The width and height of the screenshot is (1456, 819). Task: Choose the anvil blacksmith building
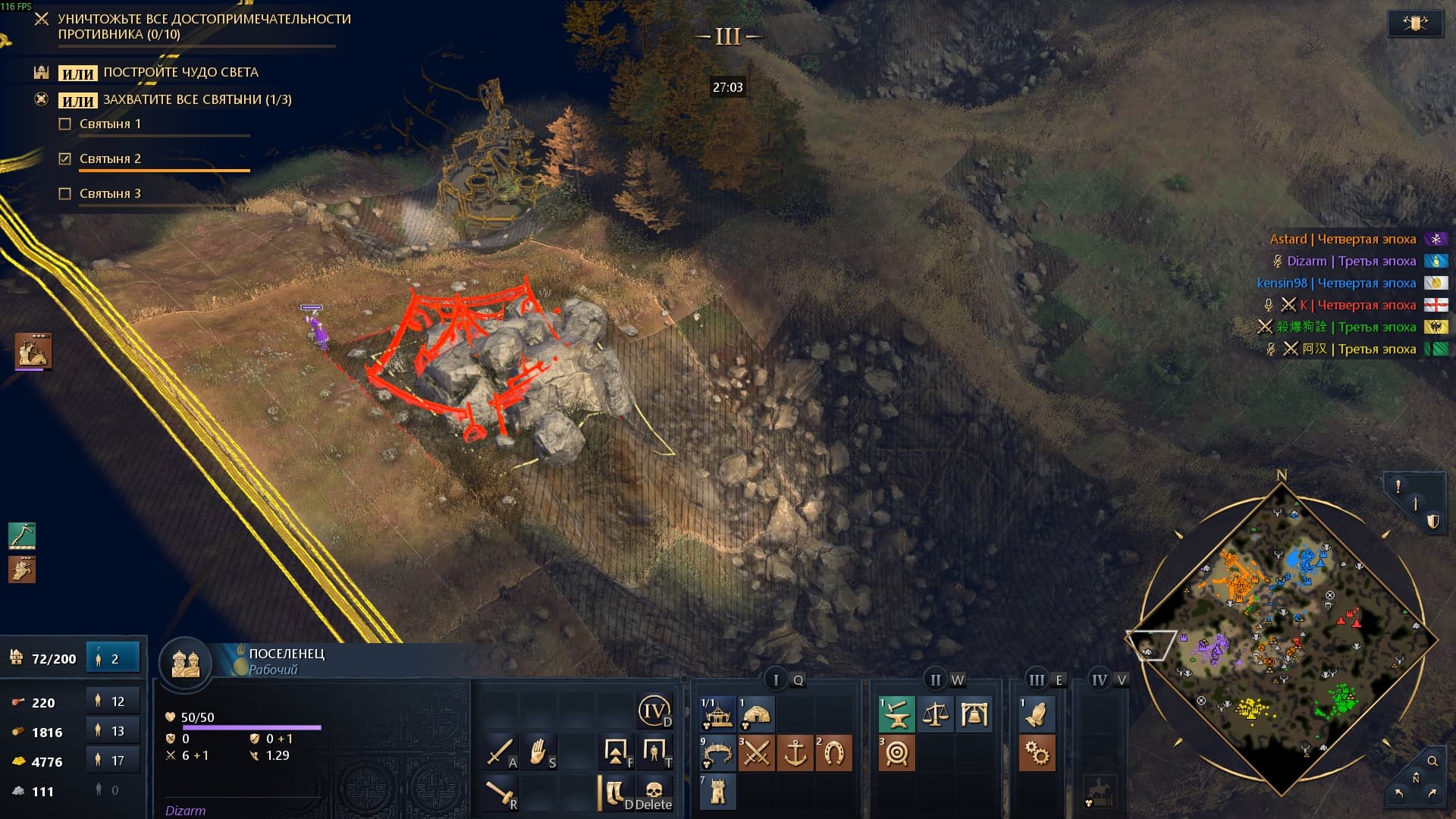pyautogui.click(x=896, y=714)
